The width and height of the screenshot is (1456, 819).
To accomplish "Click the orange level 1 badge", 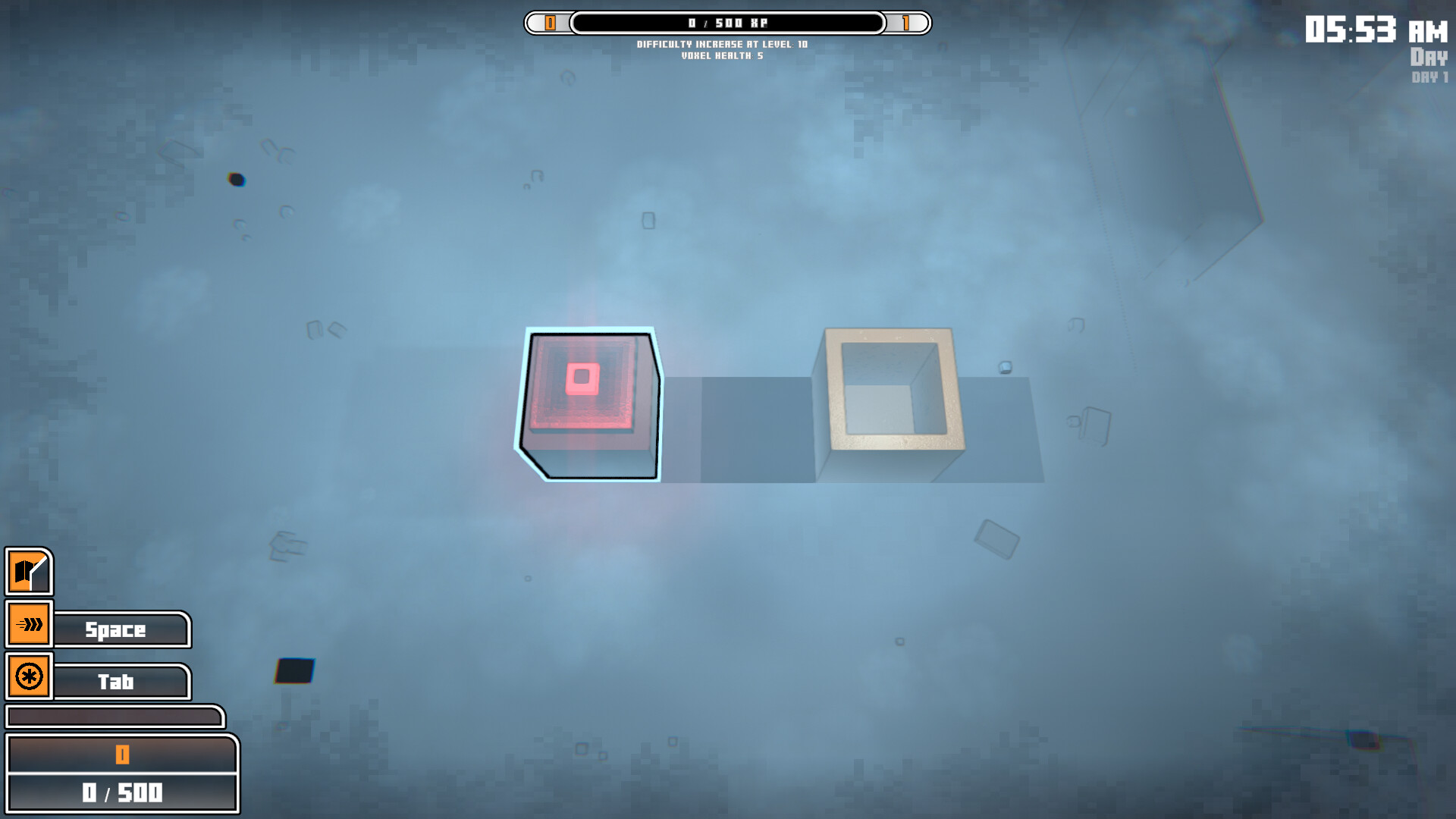I will (x=908, y=23).
